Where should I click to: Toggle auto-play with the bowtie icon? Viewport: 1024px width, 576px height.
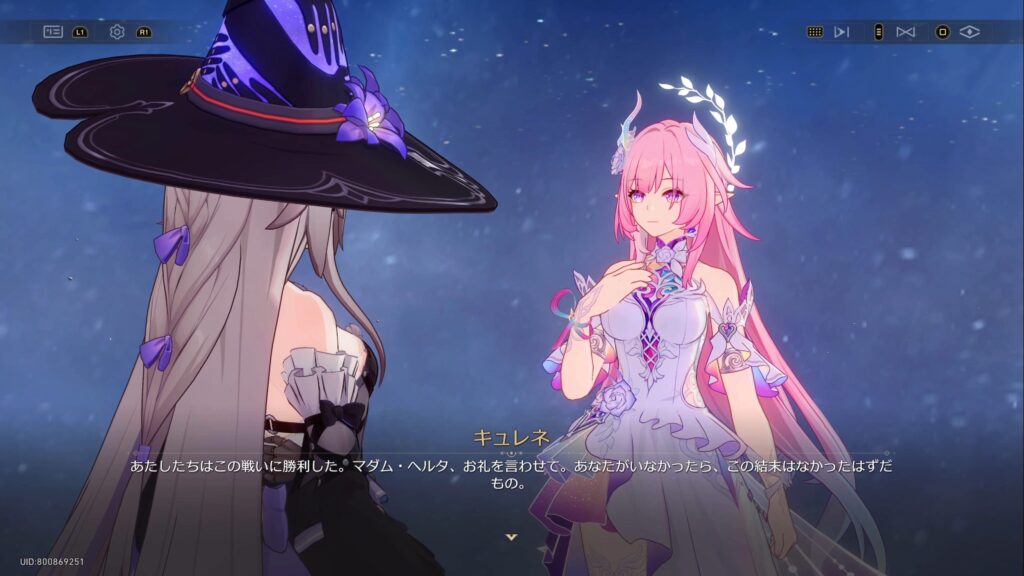906,32
